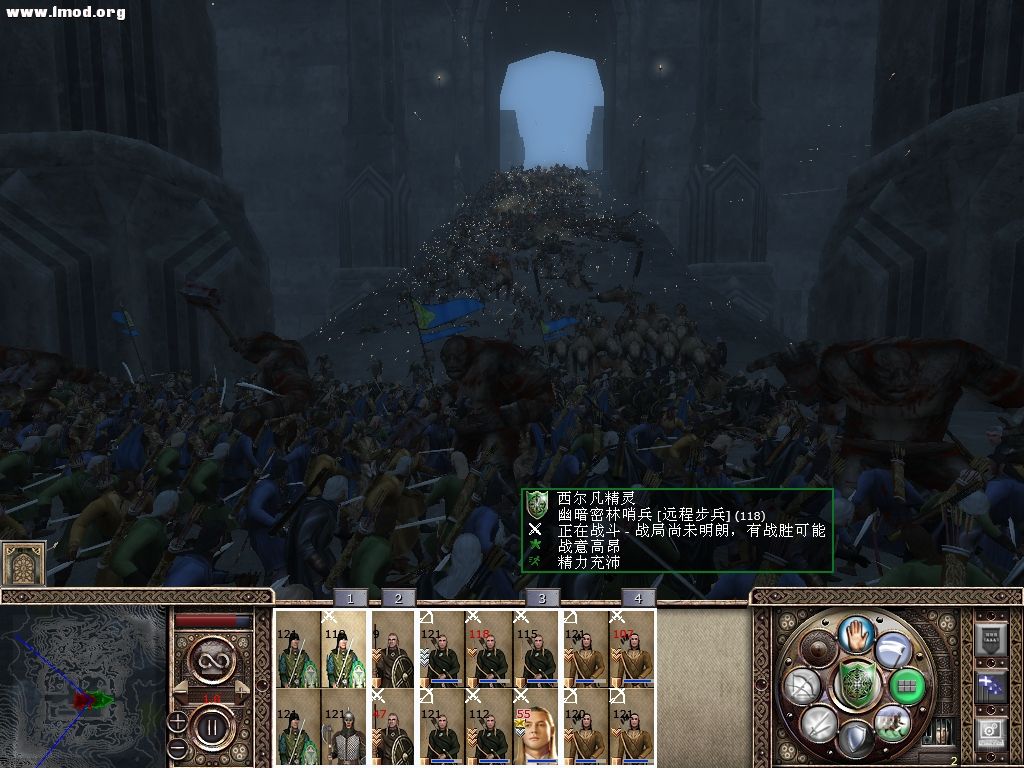Click the infinity symbol round button

click(x=212, y=660)
